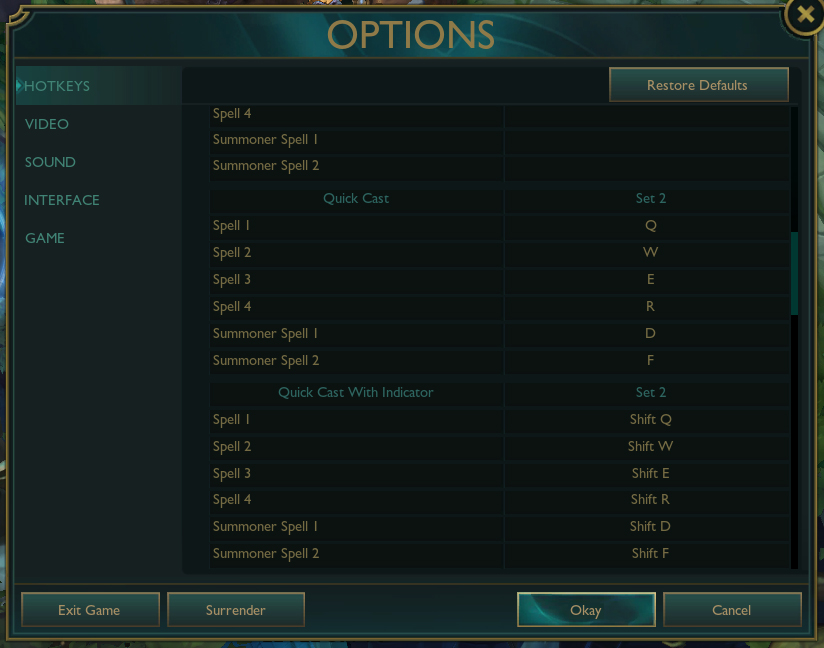
Task: Select the Interface options tab
Action: (62, 200)
